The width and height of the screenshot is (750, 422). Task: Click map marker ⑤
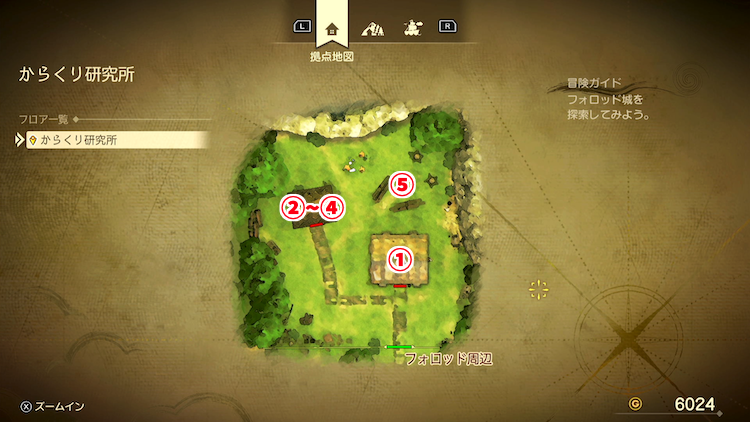pyautogui.click(x=401, y=184)
